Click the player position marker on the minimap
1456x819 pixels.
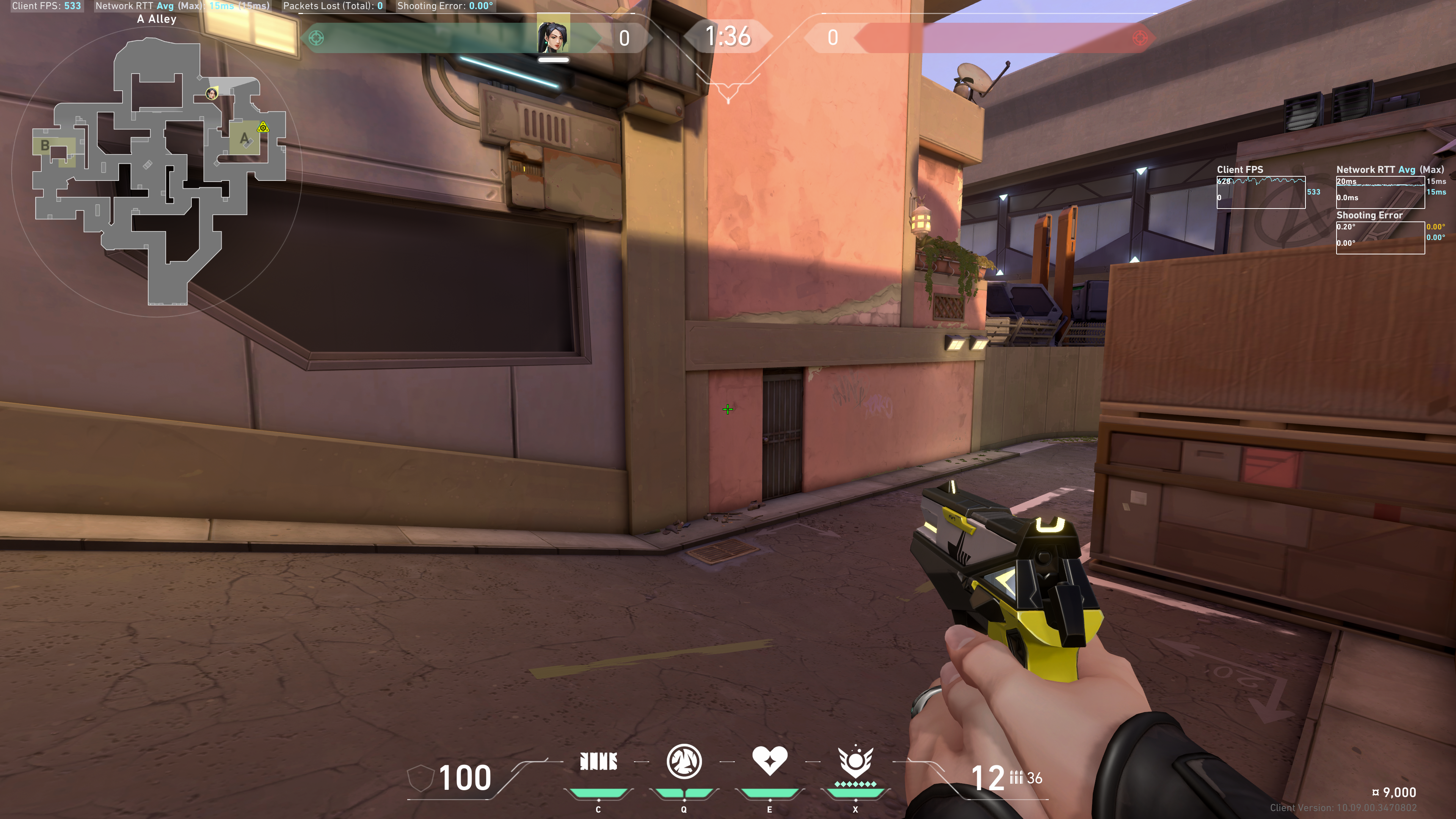(212, 93)
